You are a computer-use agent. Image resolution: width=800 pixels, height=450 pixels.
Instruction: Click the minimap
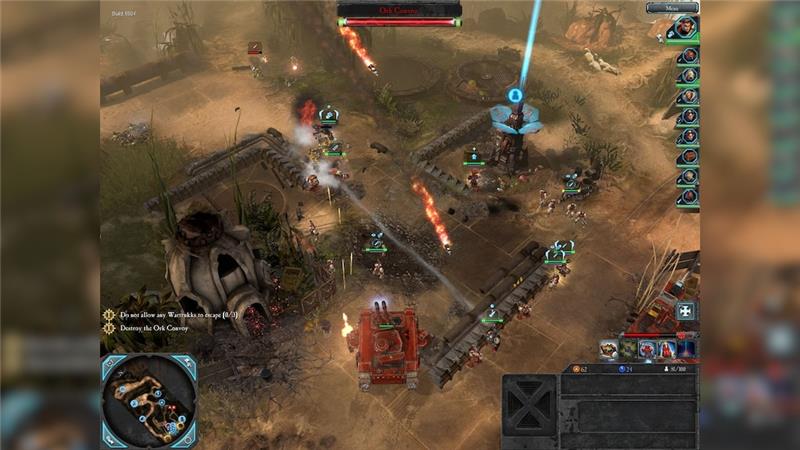[149, 400]
